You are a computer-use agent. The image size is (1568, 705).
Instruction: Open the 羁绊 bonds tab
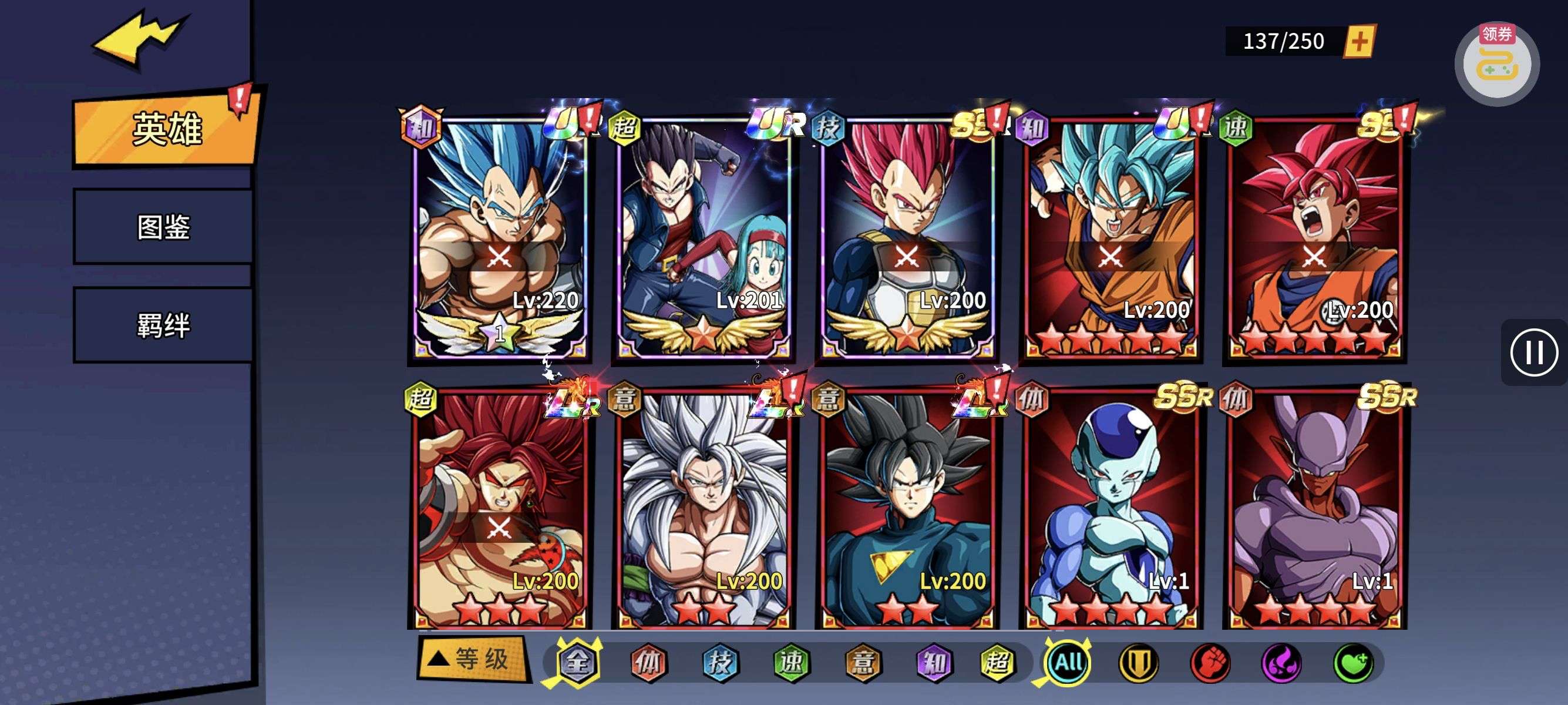(163, 325)
